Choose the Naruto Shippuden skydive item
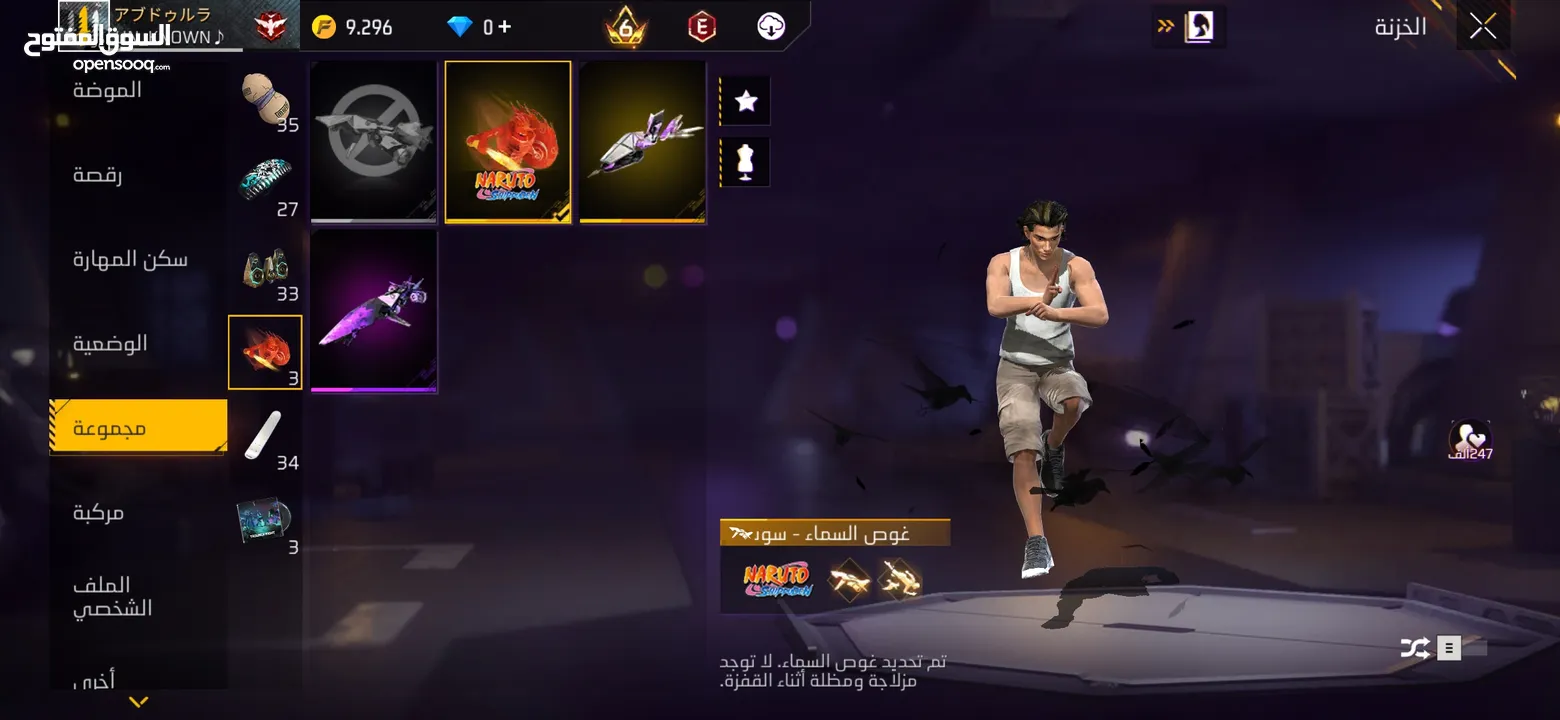The height and width of the screenshot is (720, 1560). tap(508, 141)
